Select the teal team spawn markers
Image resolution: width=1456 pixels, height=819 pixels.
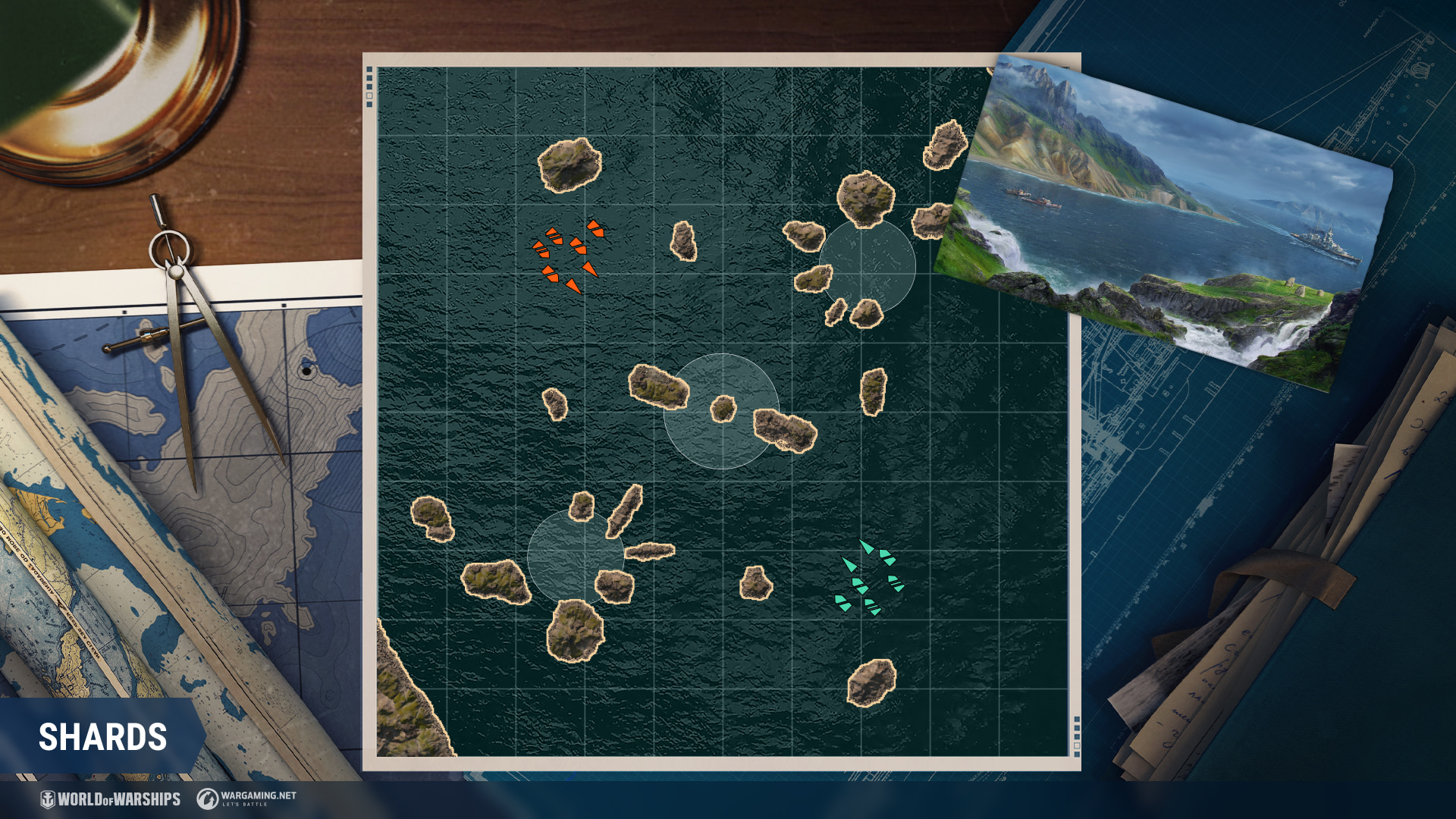[870, 579]
